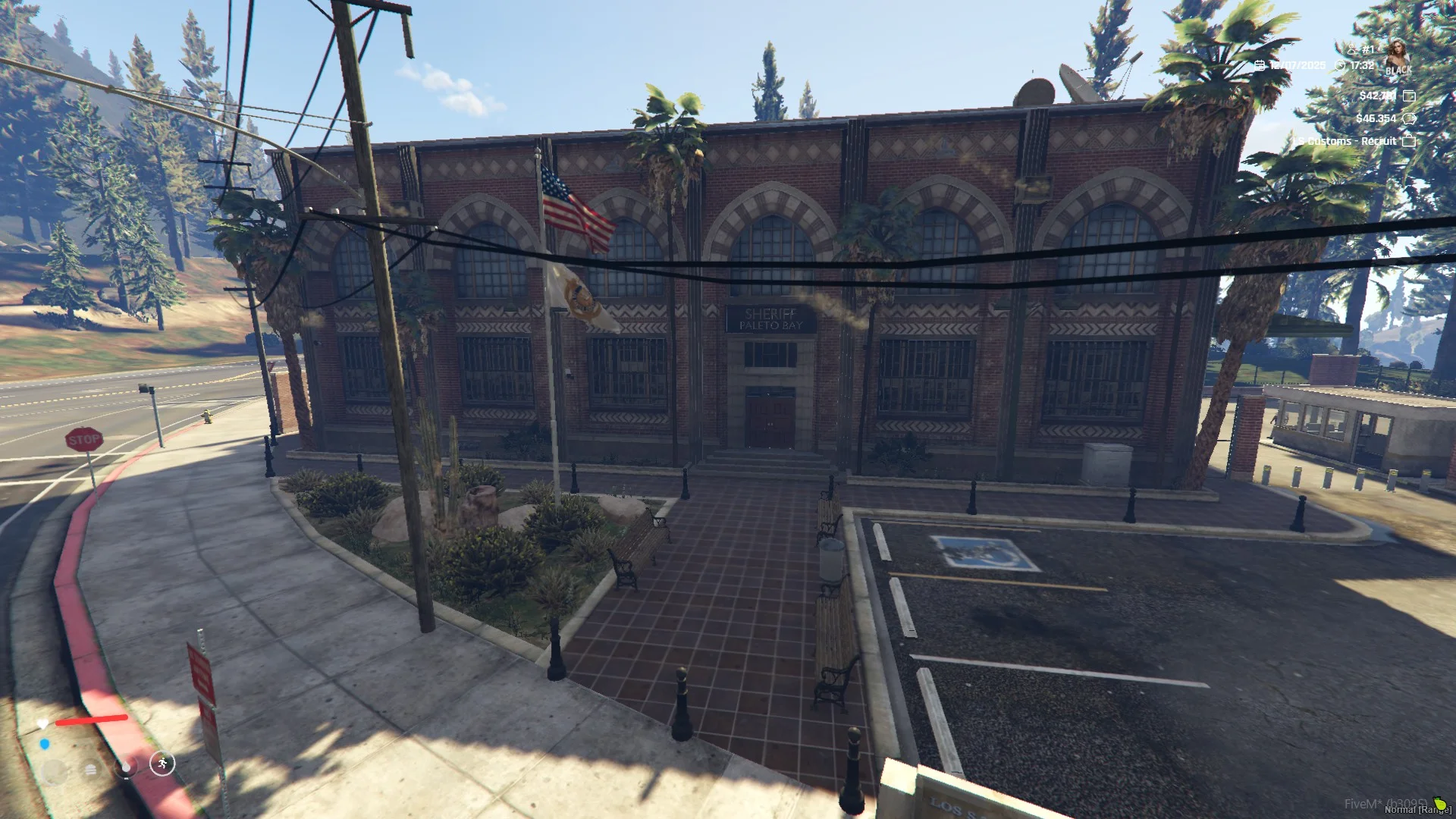
Task: Open the briefcase job icon
Action: click(x=1409, y=141)
